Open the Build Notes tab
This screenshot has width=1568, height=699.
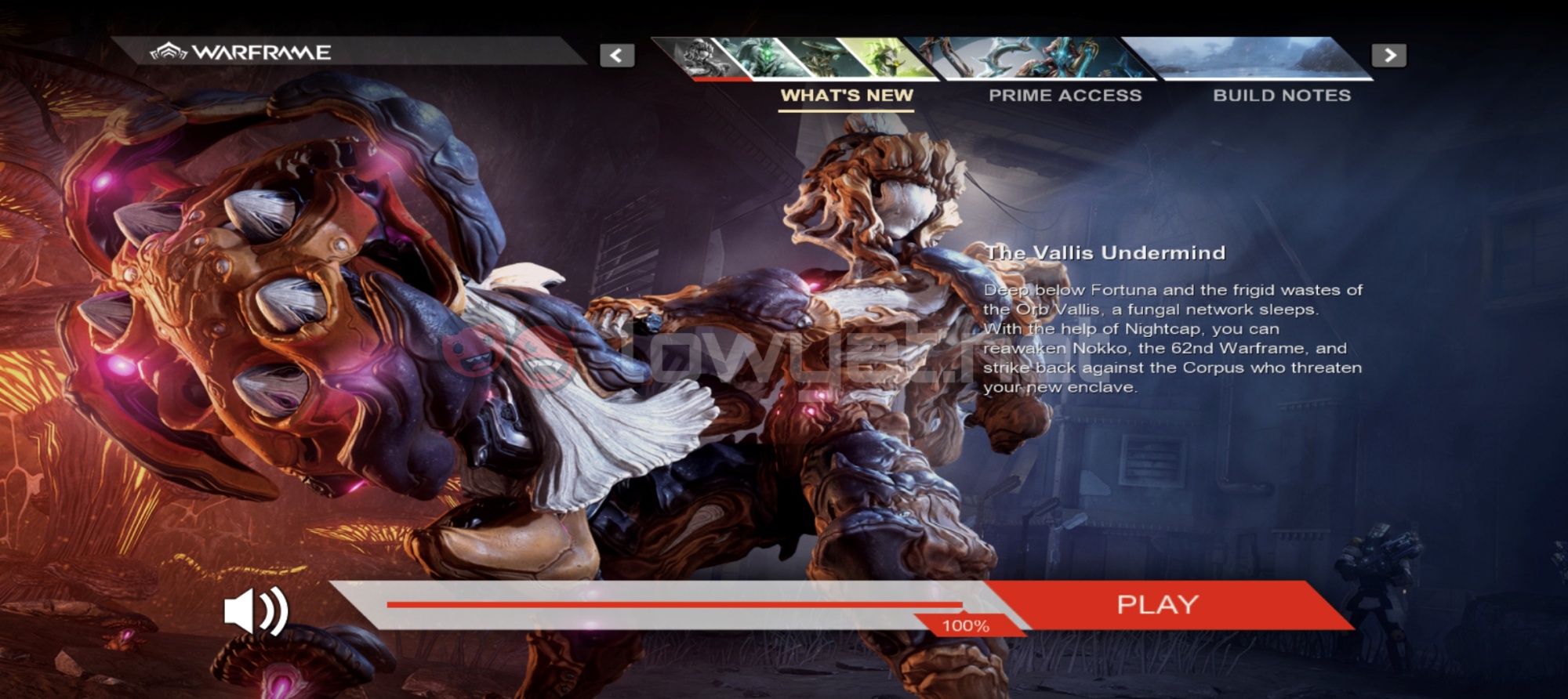1282,96
